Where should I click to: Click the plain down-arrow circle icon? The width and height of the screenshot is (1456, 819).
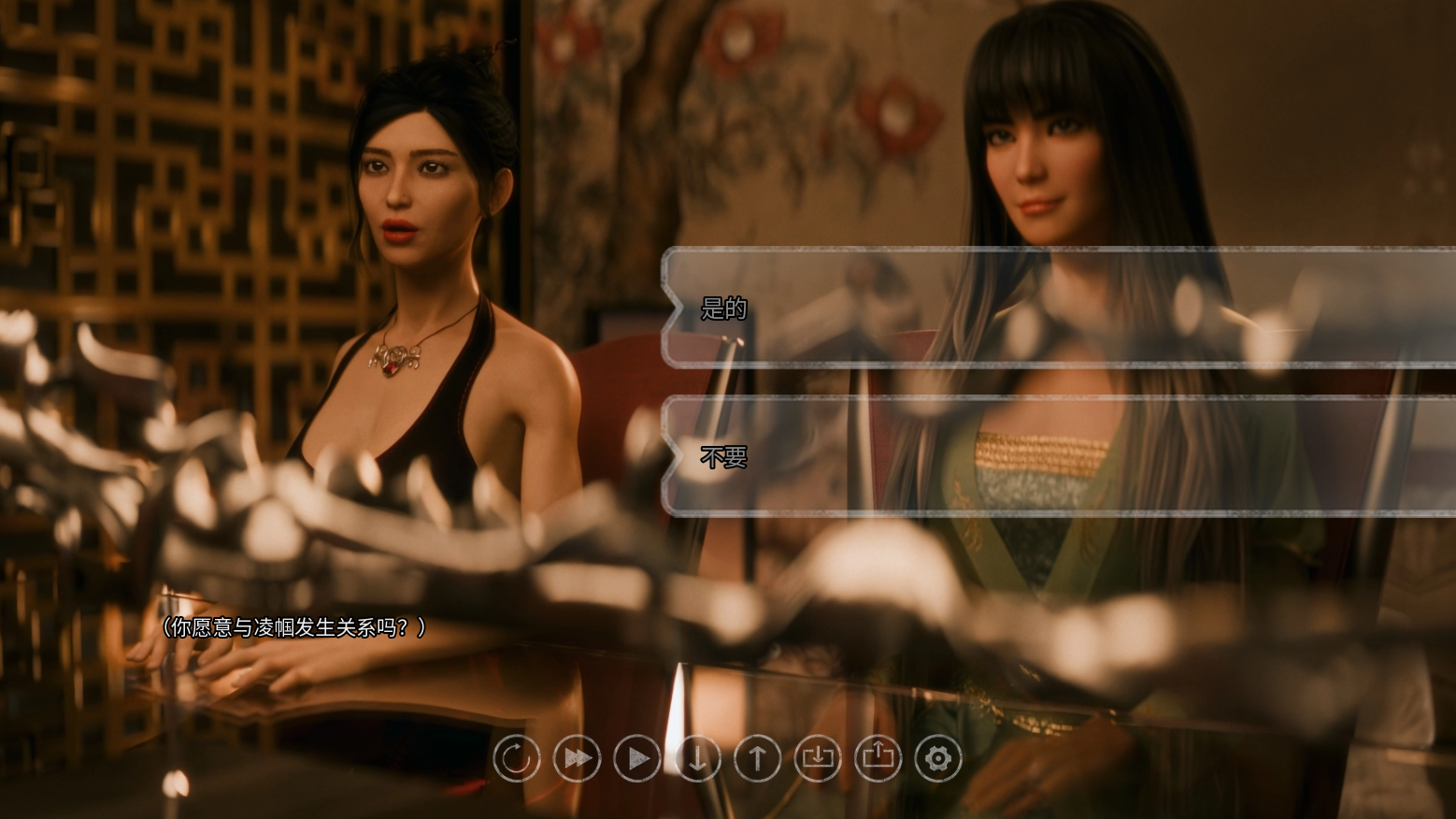coord(697,758)
